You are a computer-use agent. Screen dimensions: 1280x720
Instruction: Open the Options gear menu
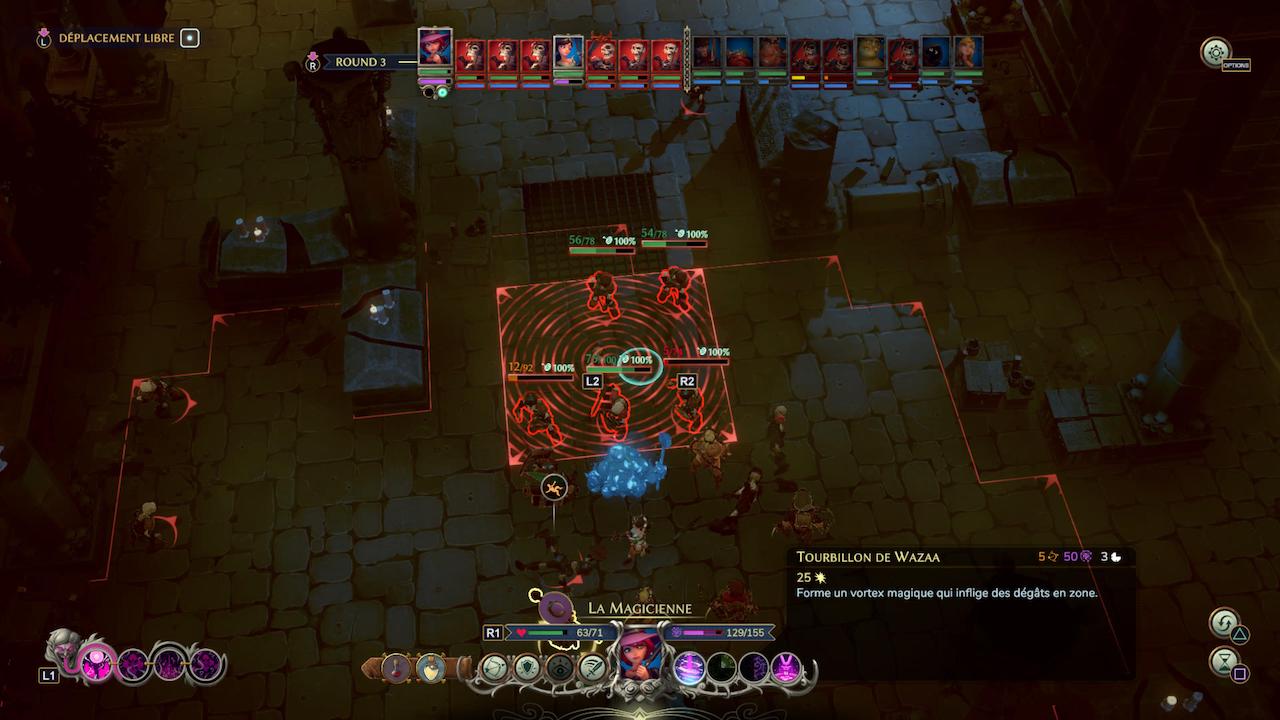click(x=1215, y=52)
